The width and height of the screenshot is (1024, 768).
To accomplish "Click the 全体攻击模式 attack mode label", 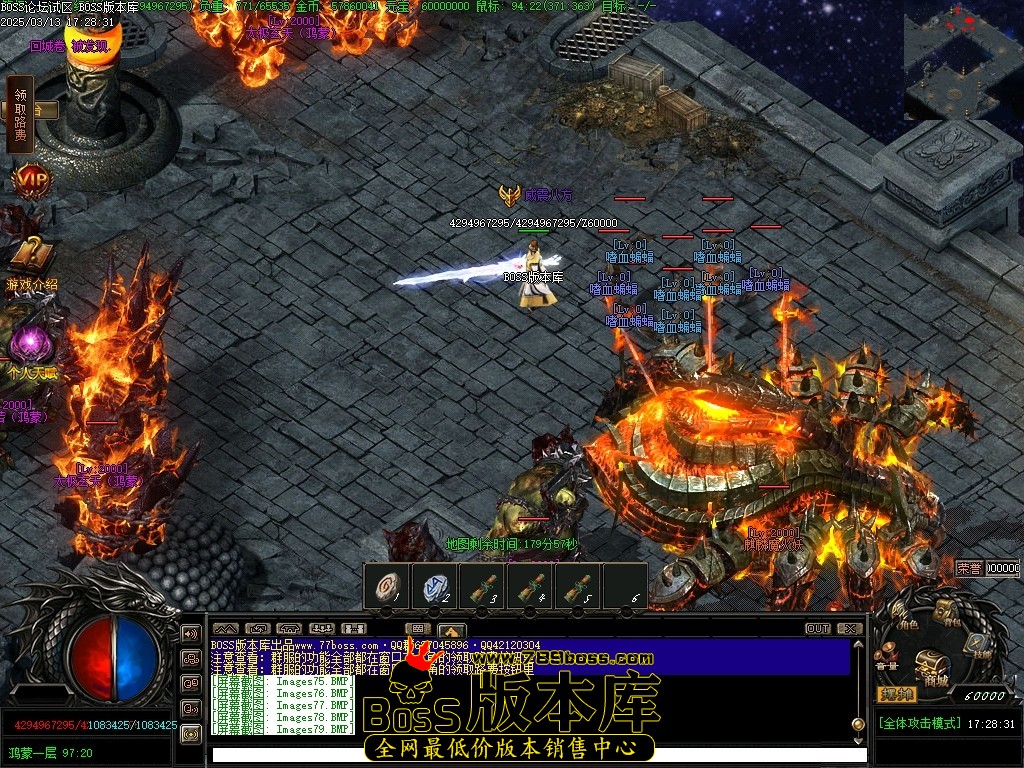I will 919,723.
